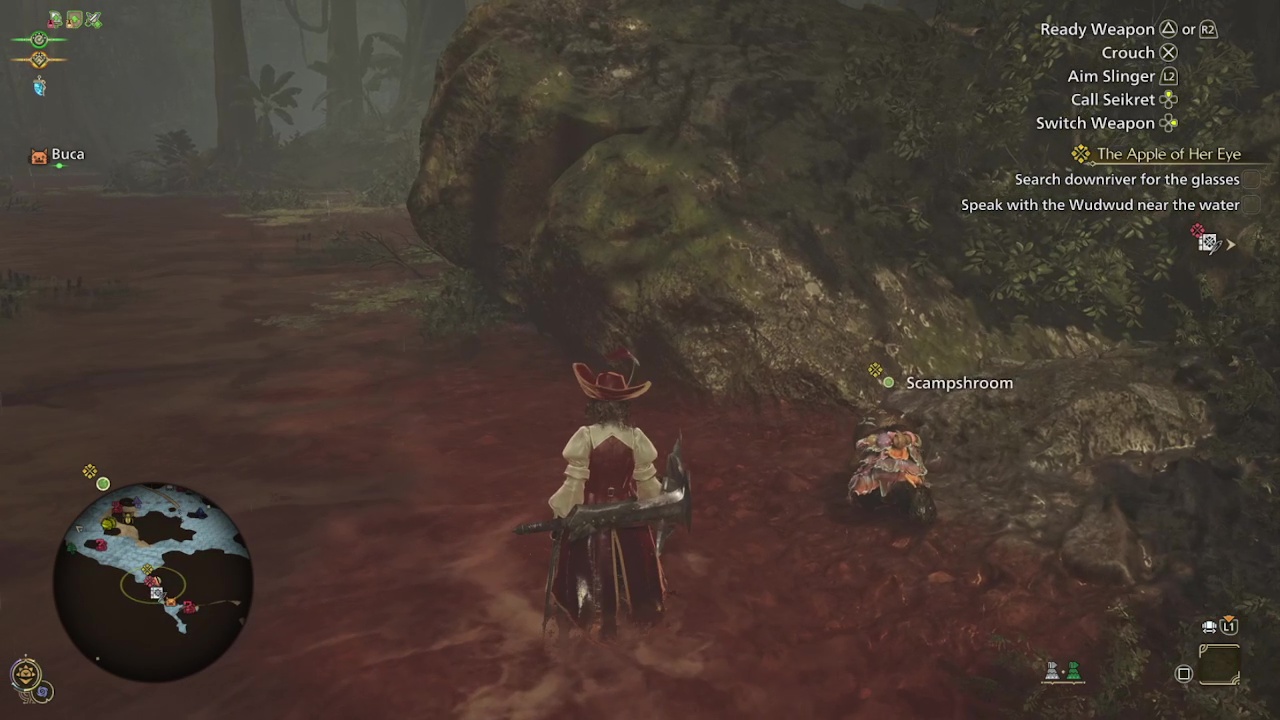Viewport: 1280px width, 720px height.
Task: Click the green coating ammo icon
Action: [x=1073, y=672]
